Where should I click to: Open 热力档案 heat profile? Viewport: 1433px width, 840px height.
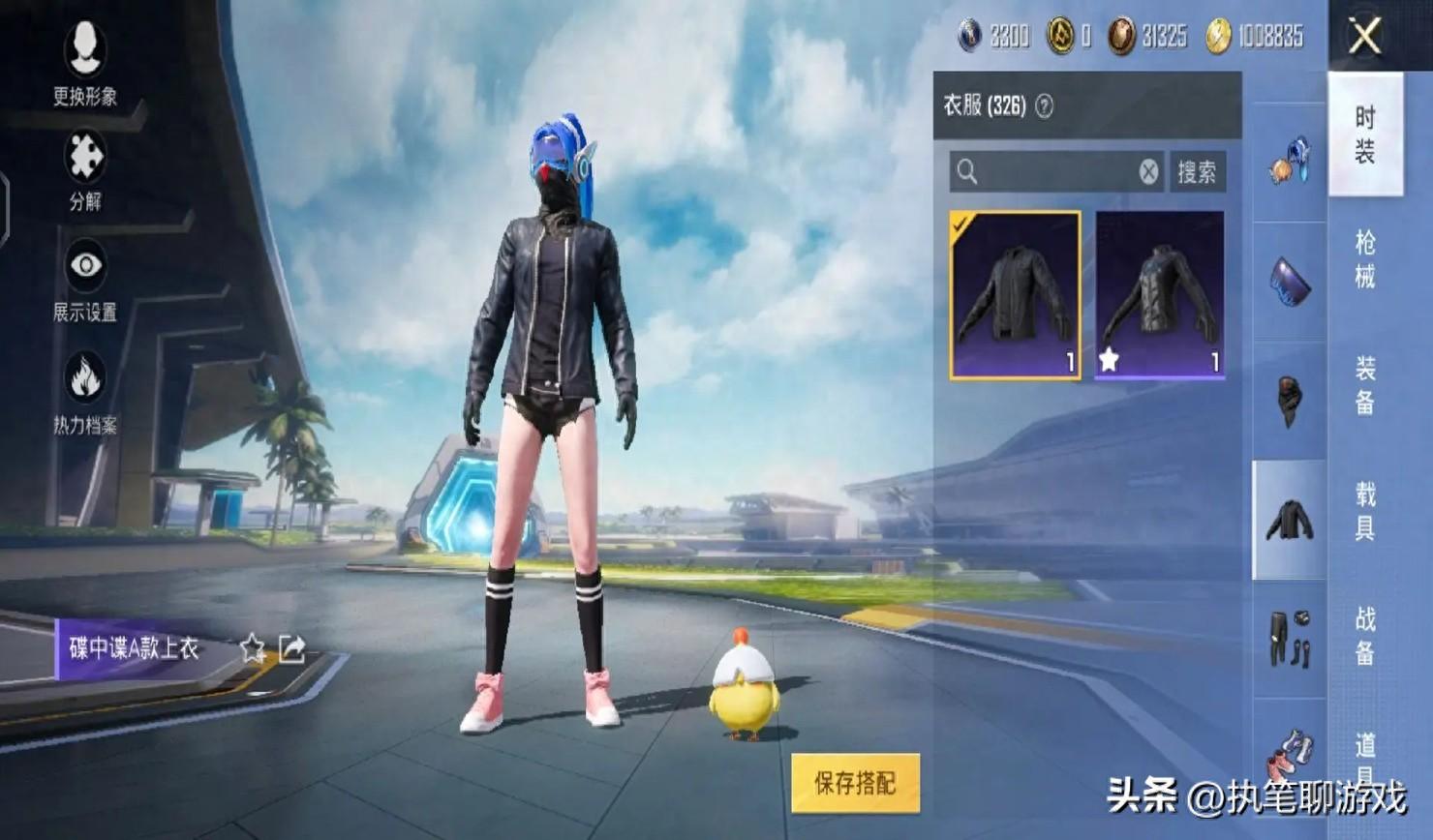click(x=85, y=392)
